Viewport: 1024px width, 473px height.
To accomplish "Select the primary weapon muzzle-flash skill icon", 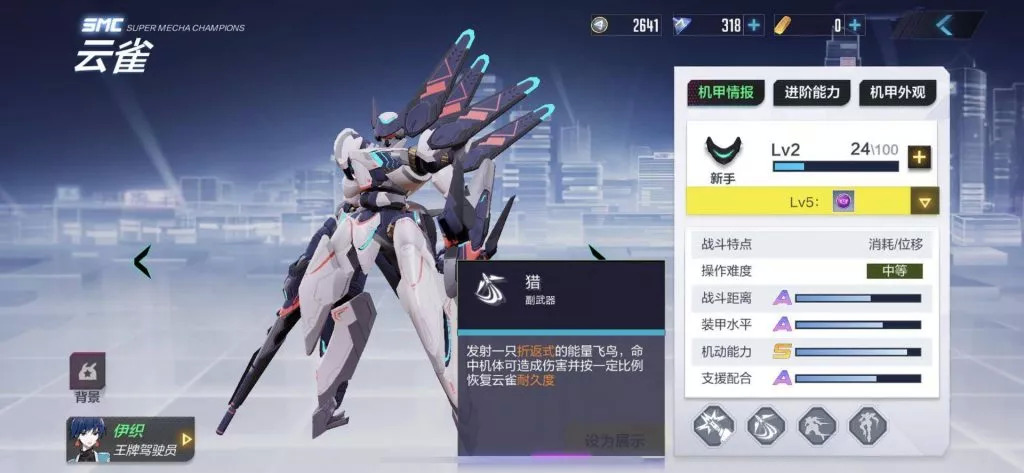I will [714, 426].
